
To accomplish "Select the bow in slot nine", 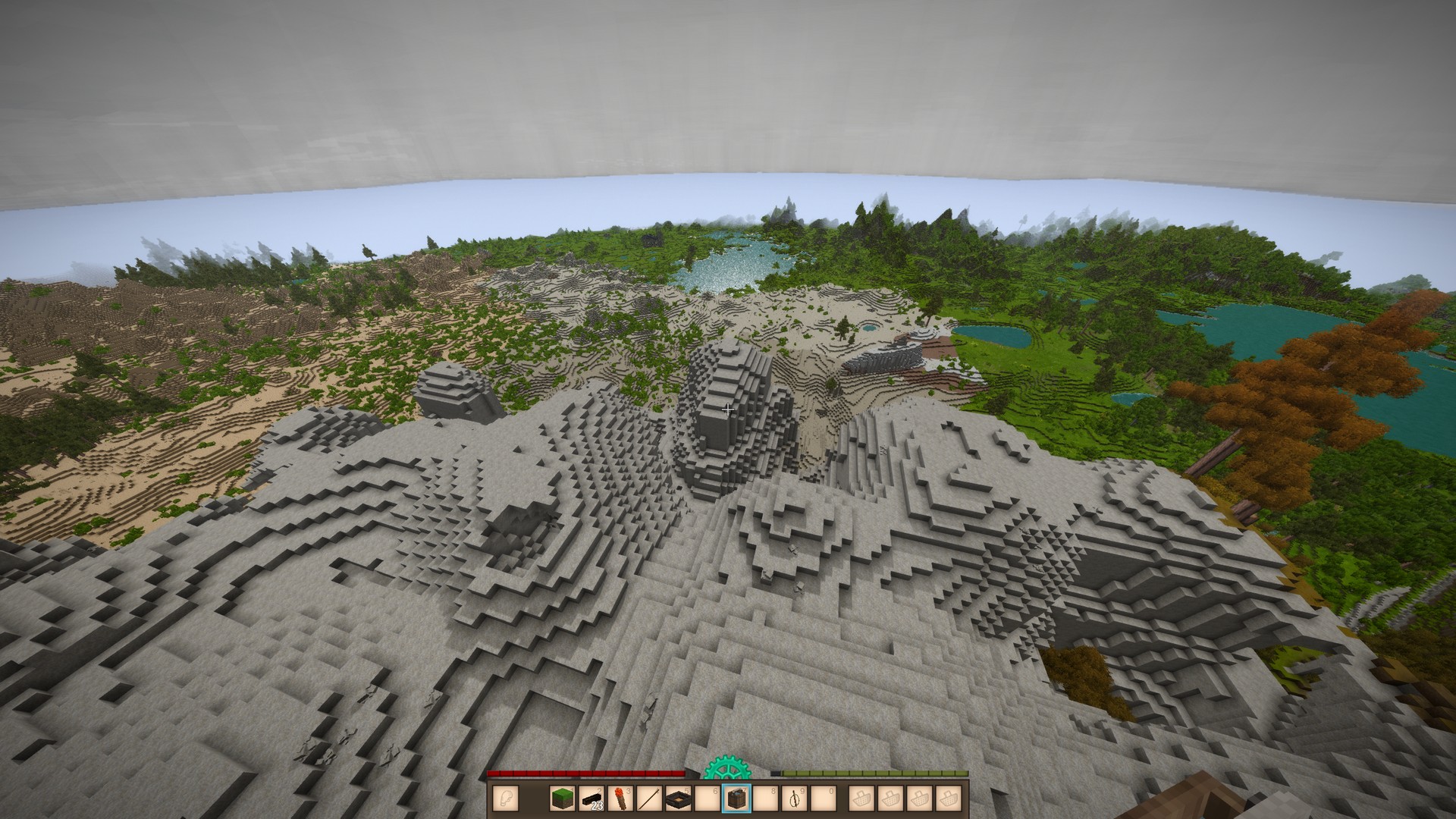I will pyautogui.click(x=794, y=799).
